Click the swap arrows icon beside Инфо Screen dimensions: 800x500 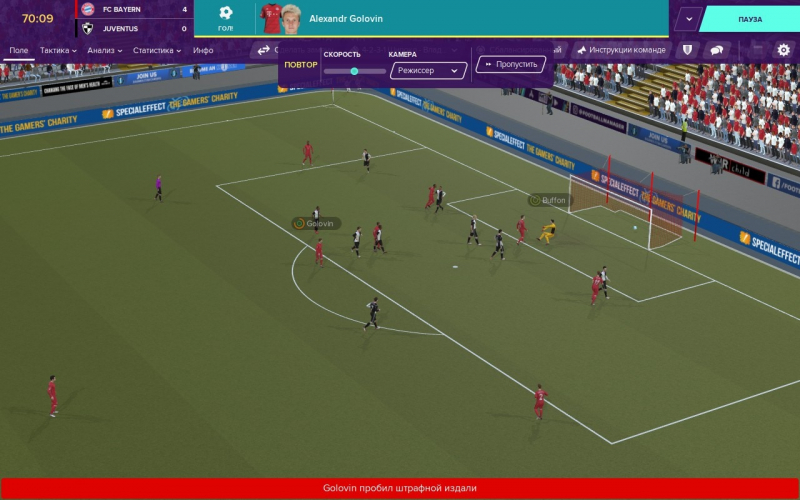pyautogui.click(x=264, y=50)
